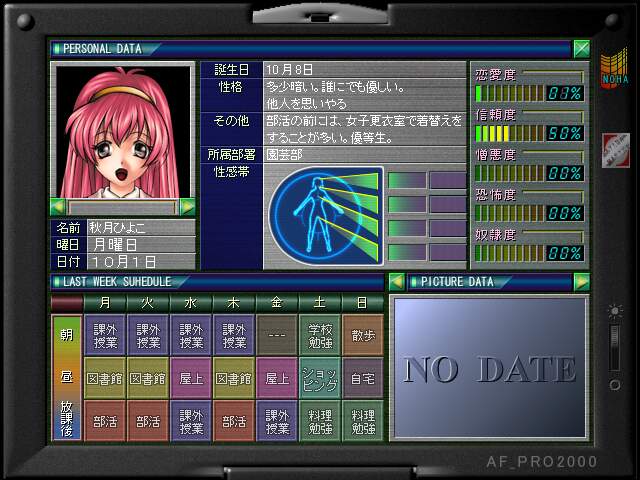This screenshot has width=640, height=480.
Task: Go to next Picture Data image
Action: pyautogui.click(x=581, y=282)
